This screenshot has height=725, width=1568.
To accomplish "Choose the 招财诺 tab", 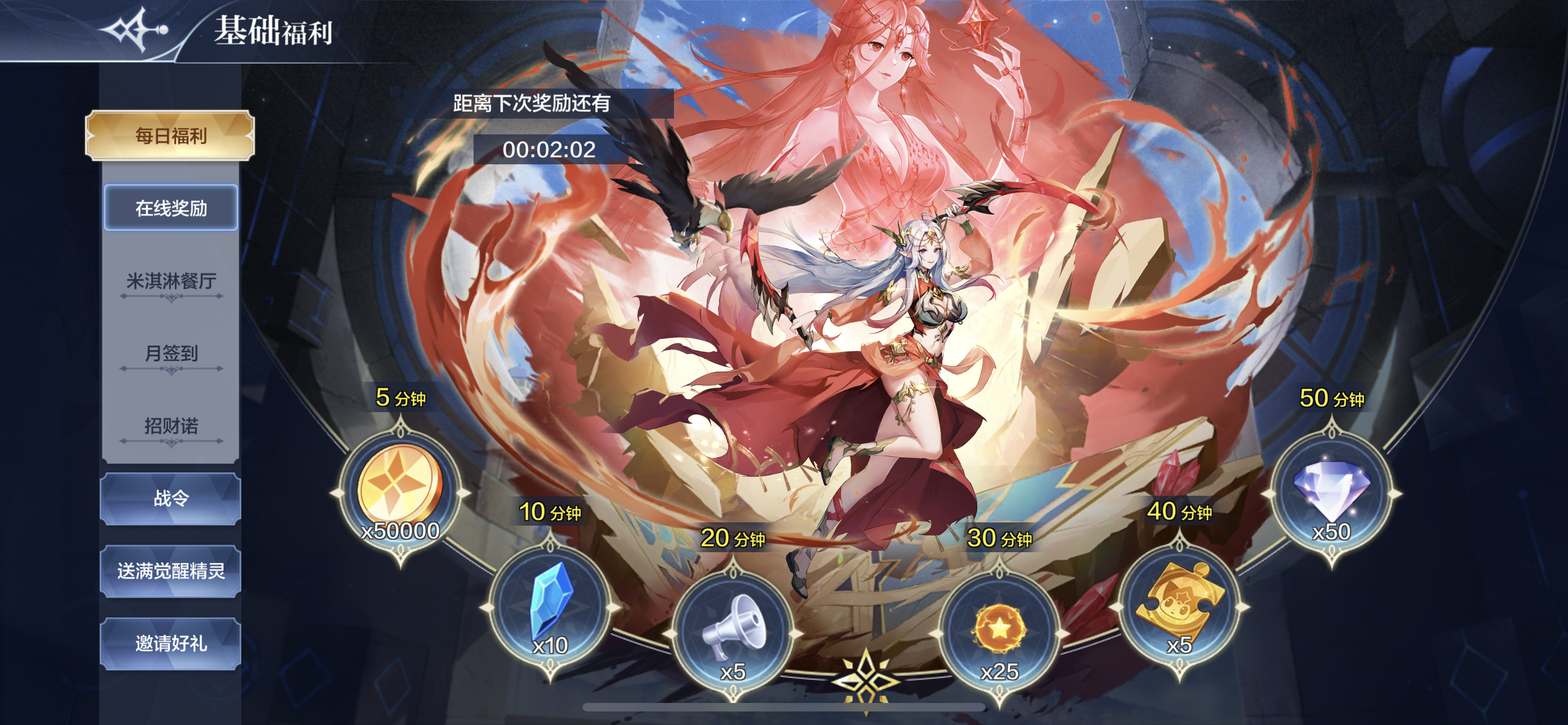I will 171,426.
